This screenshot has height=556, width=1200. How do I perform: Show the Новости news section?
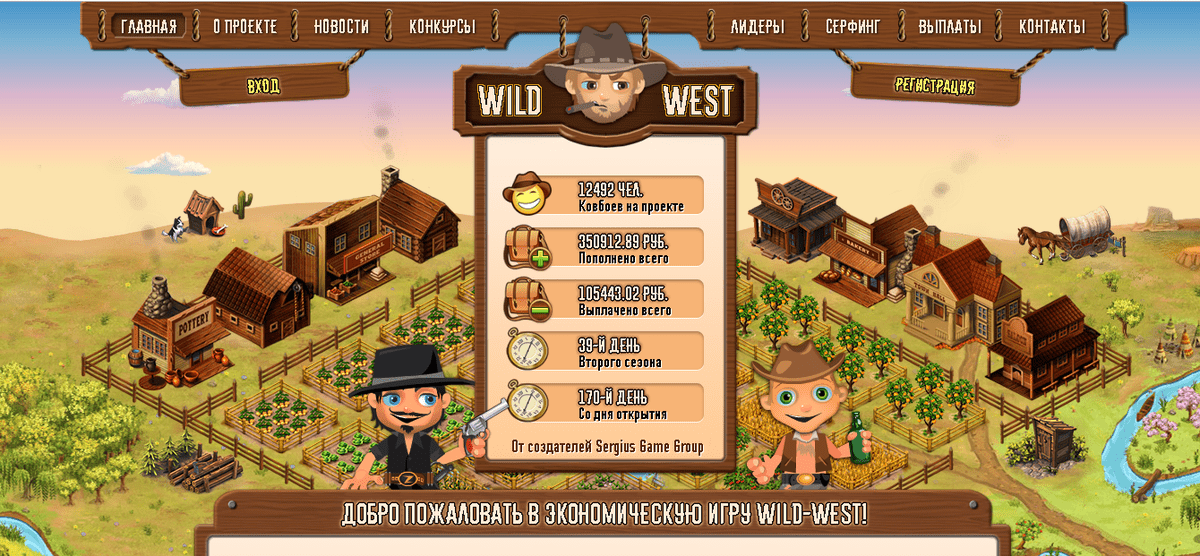(341, 26)
